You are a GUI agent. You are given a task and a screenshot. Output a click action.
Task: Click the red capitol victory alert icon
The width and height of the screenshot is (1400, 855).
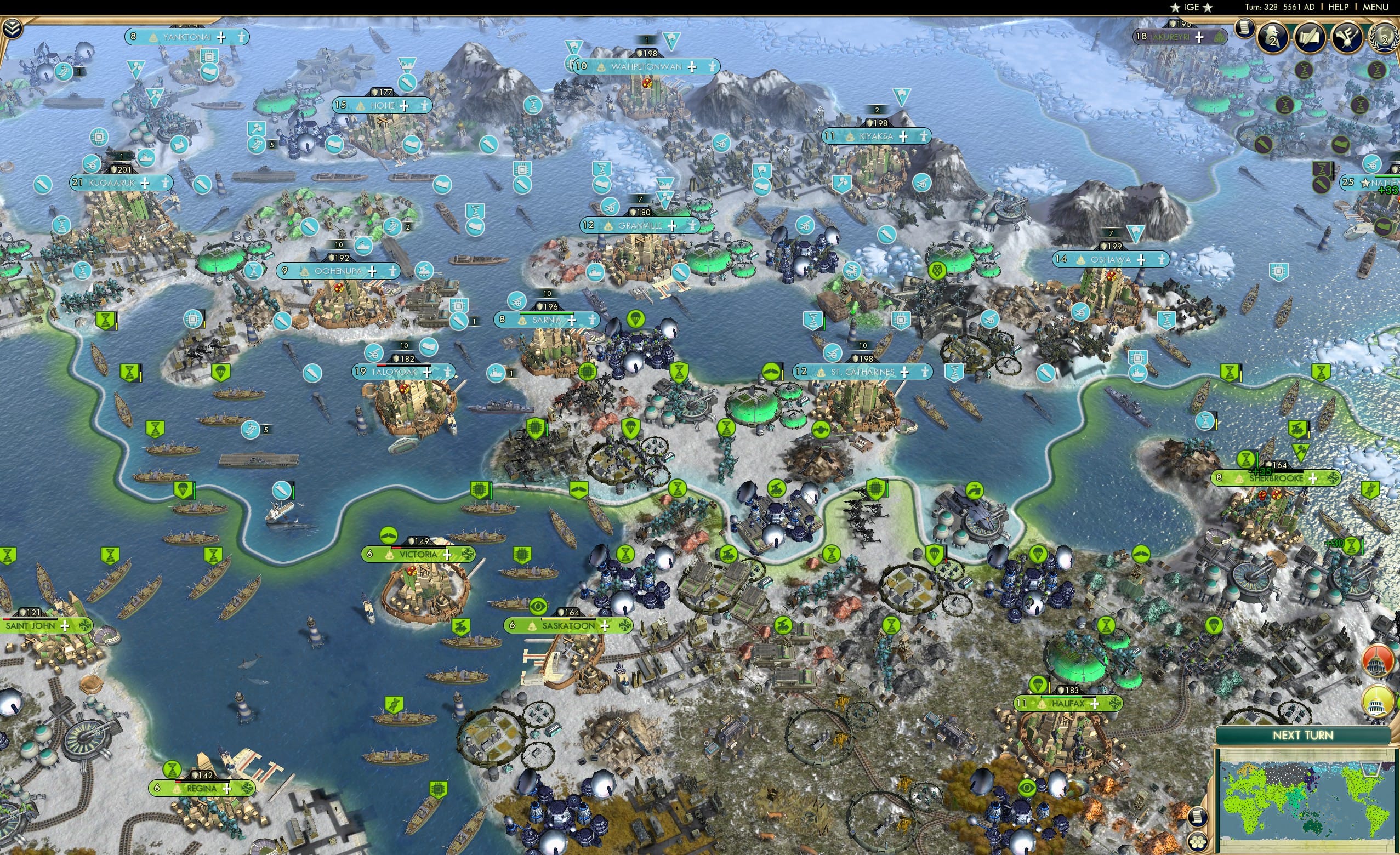pos(1379,661)
